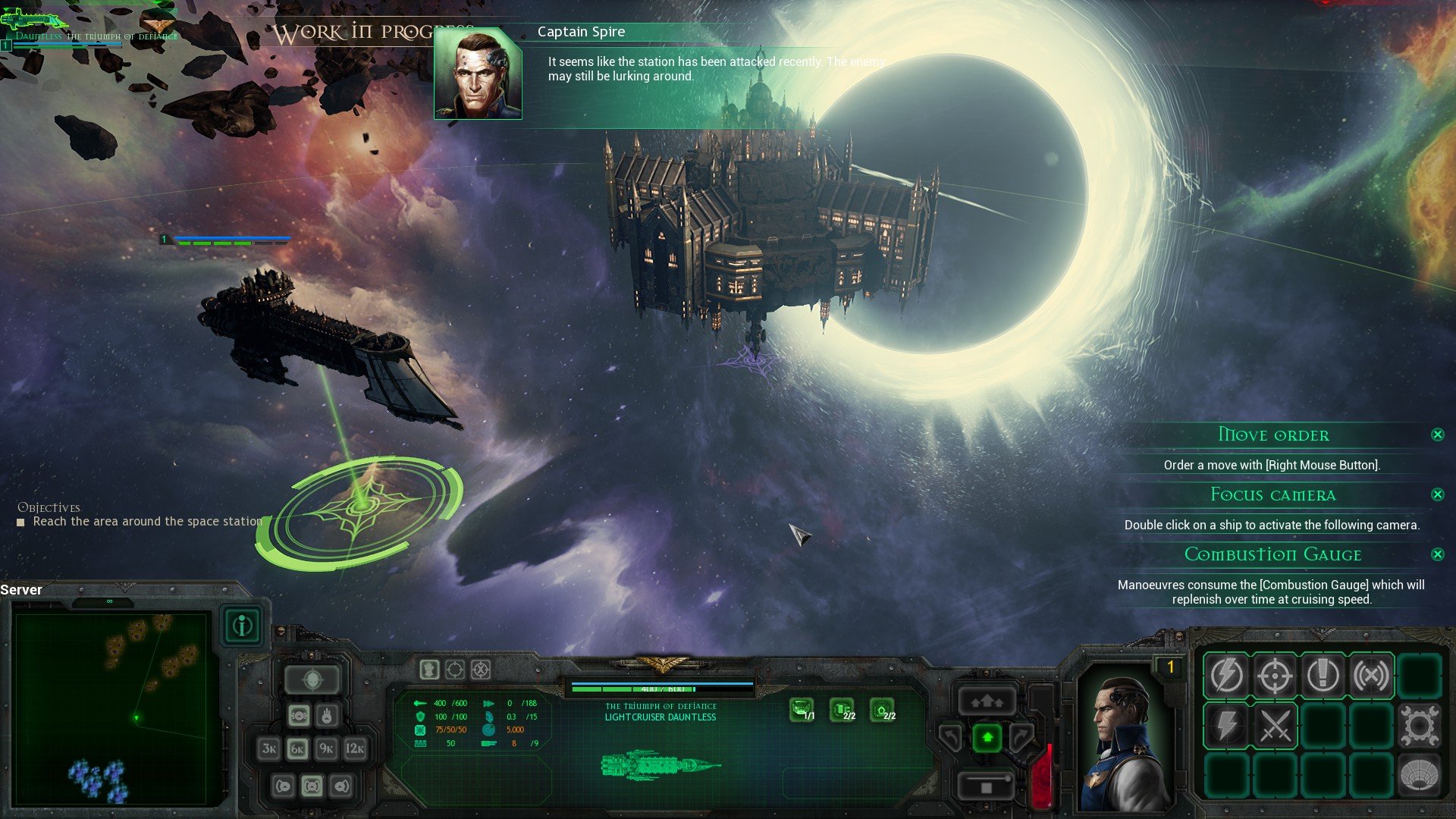
Task: Click on the tactical minimap
Action: [111, 708]
